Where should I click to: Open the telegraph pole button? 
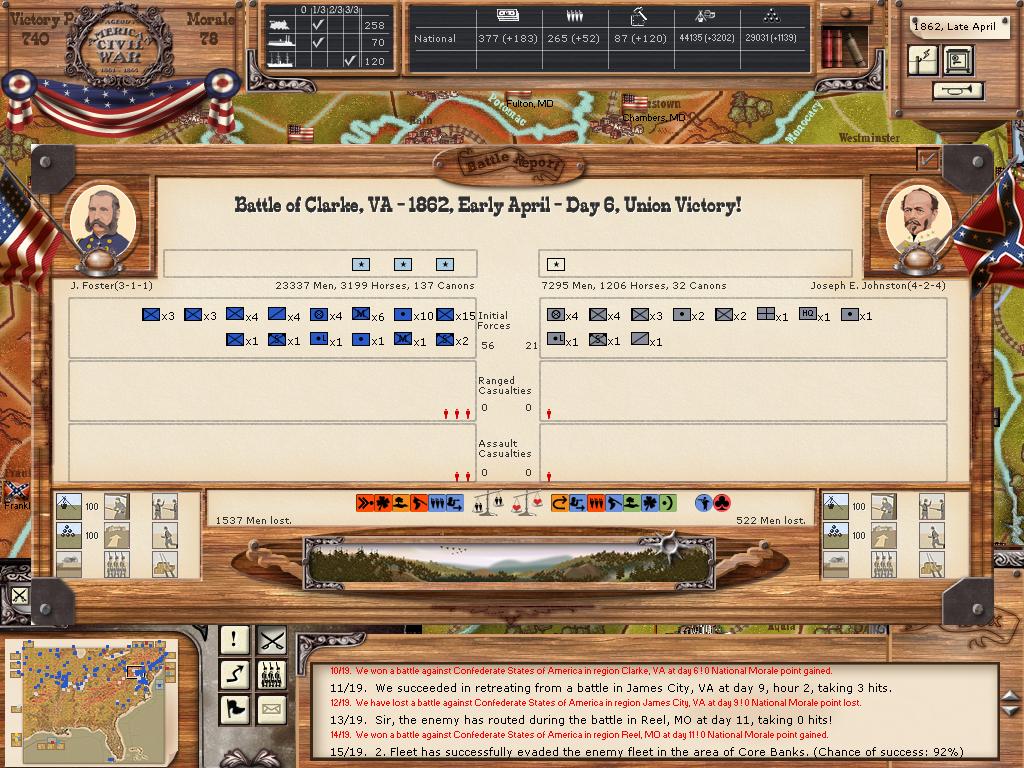coord(923,61)
